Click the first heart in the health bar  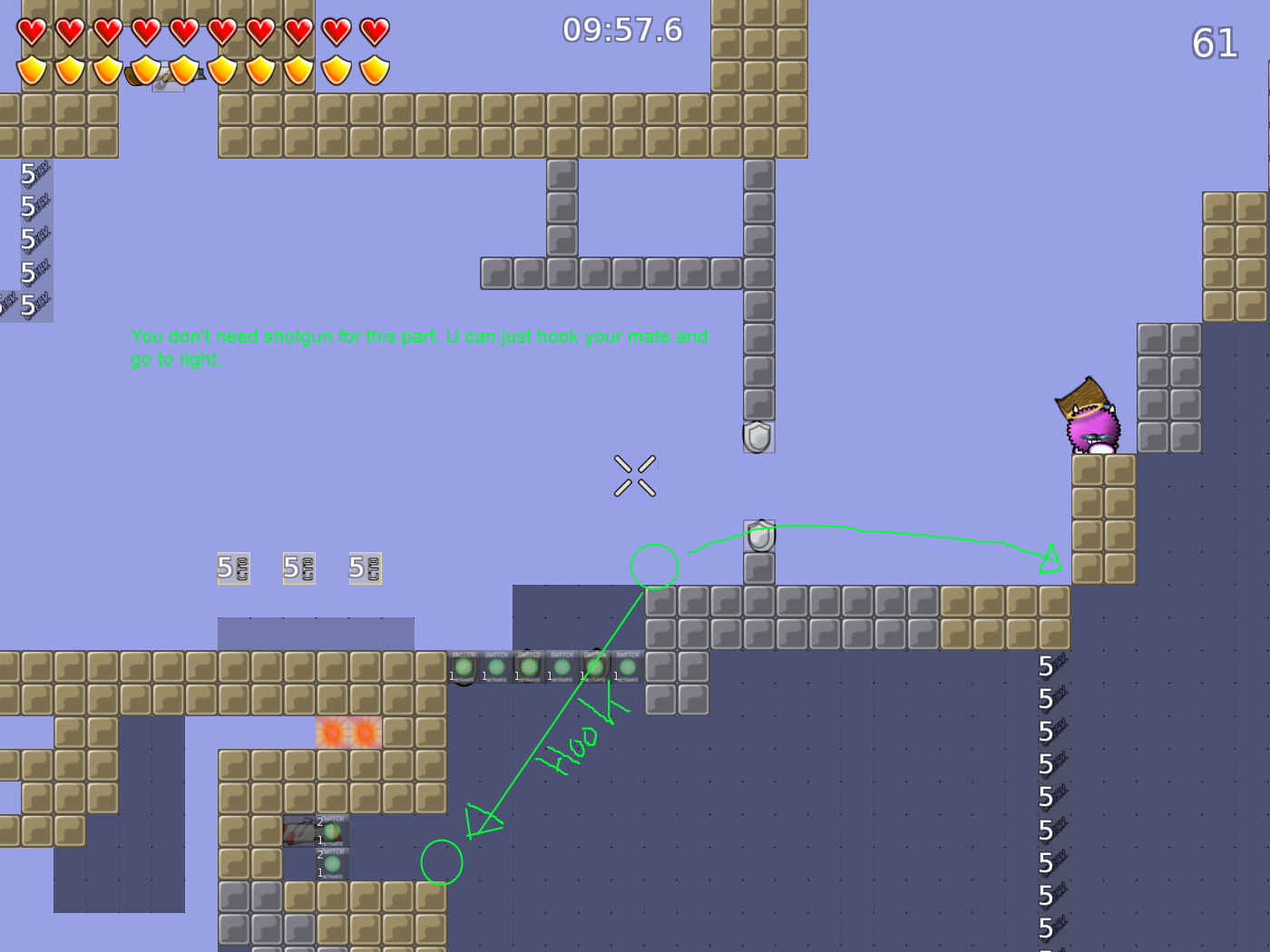[31, 30]
